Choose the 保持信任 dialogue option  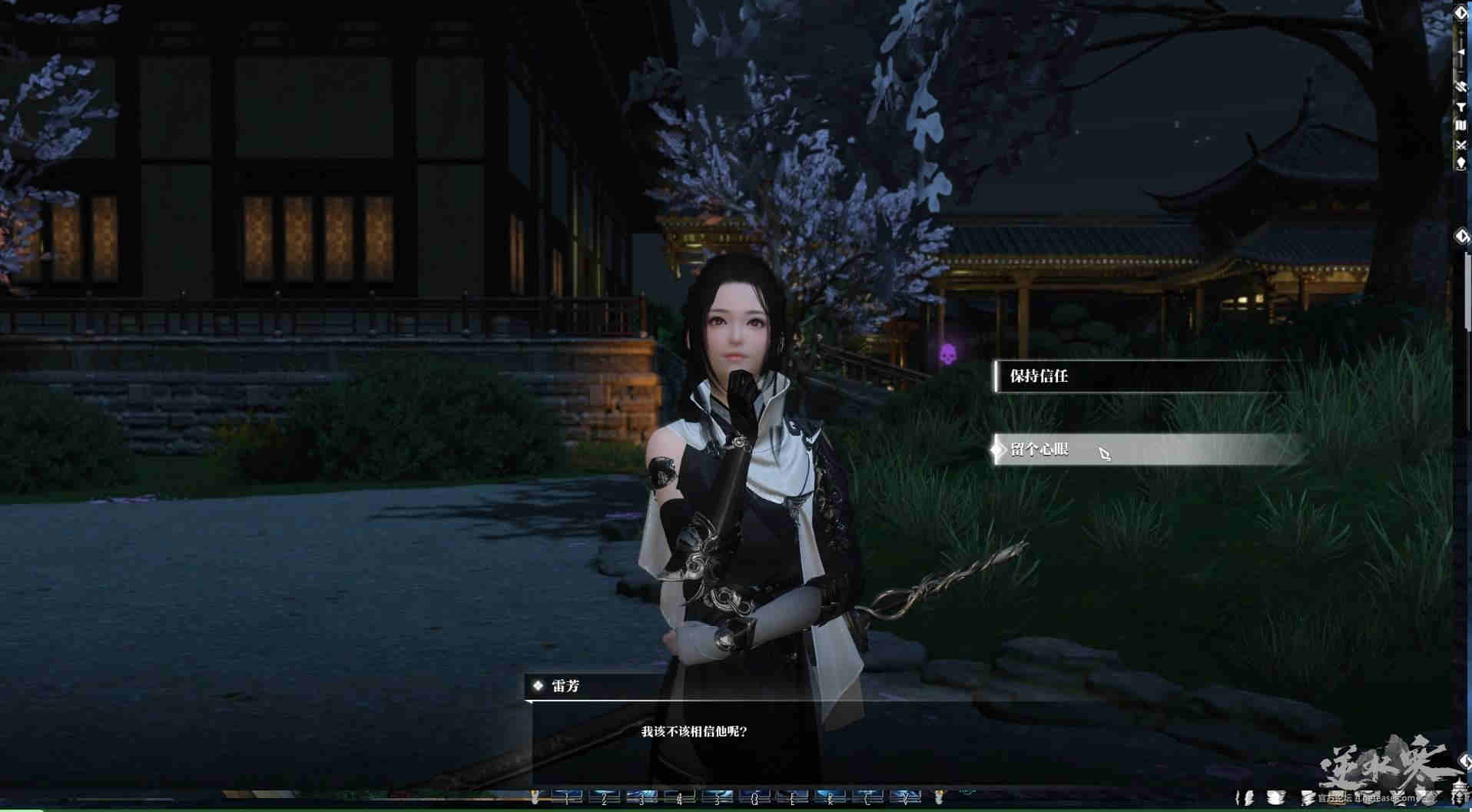pos(1145,376)
